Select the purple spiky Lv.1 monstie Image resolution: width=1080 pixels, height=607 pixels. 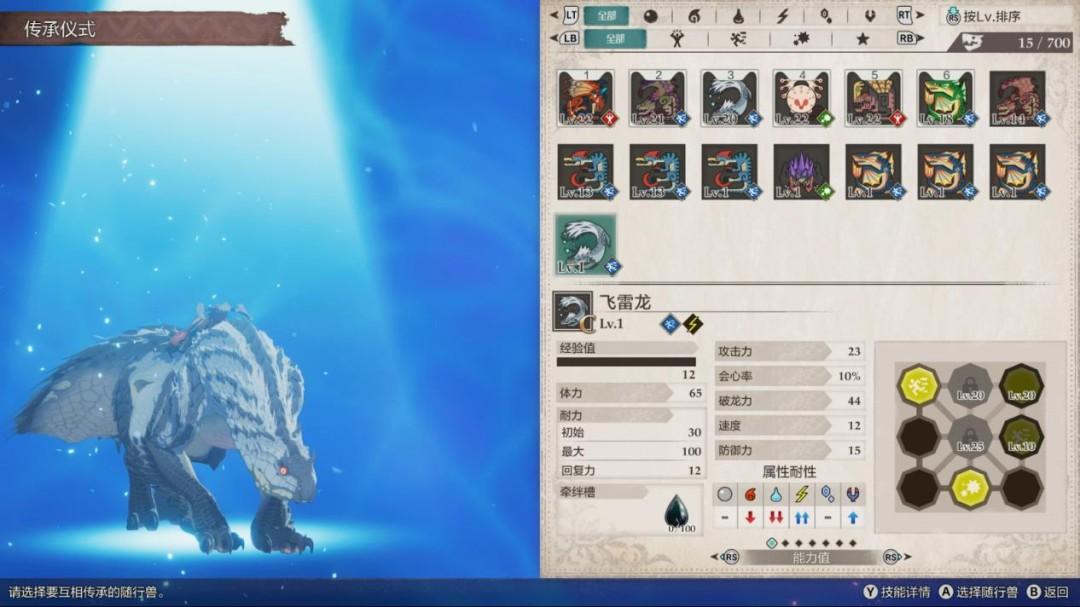pos(802,171)
